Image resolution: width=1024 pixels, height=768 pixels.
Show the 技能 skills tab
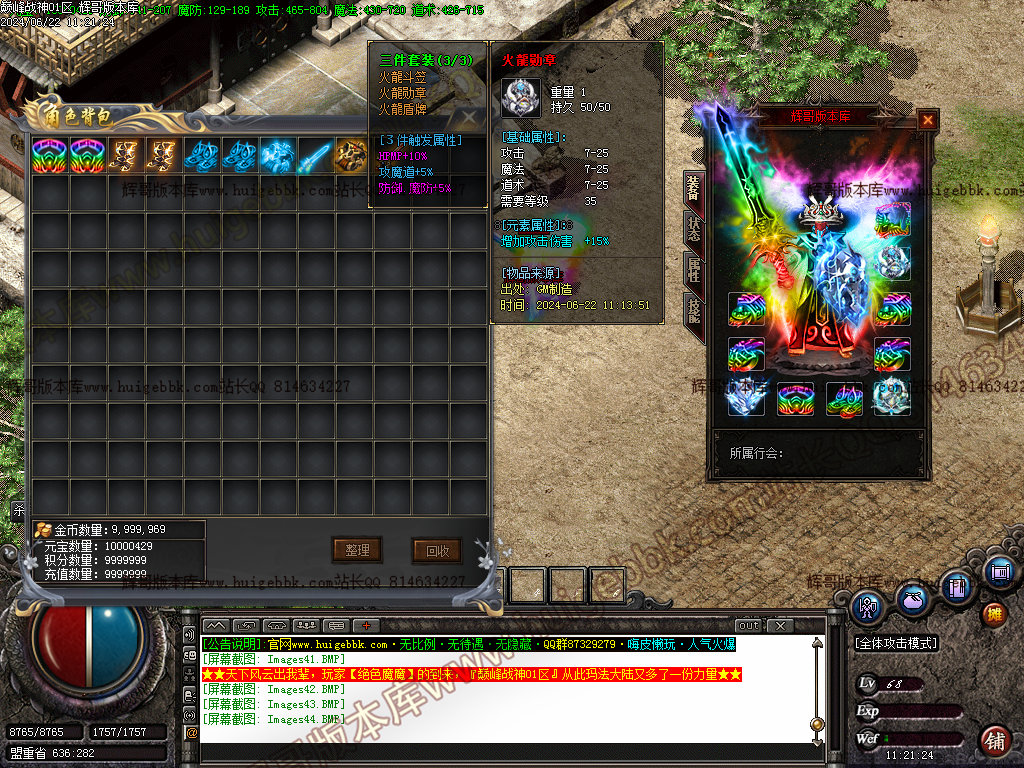click(693, 310)
